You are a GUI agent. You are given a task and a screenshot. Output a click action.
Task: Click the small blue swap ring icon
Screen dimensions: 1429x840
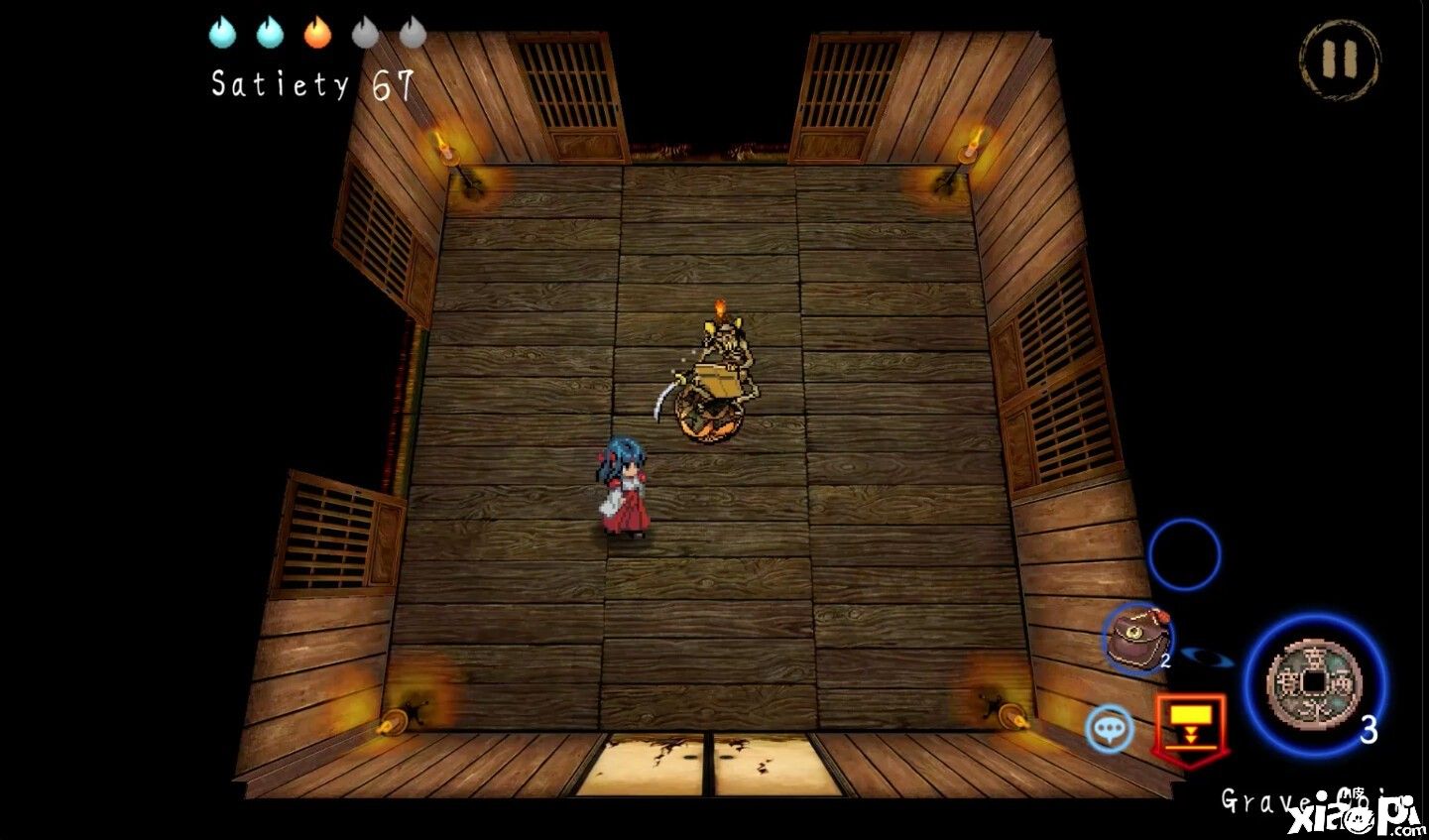(1208, 655)
